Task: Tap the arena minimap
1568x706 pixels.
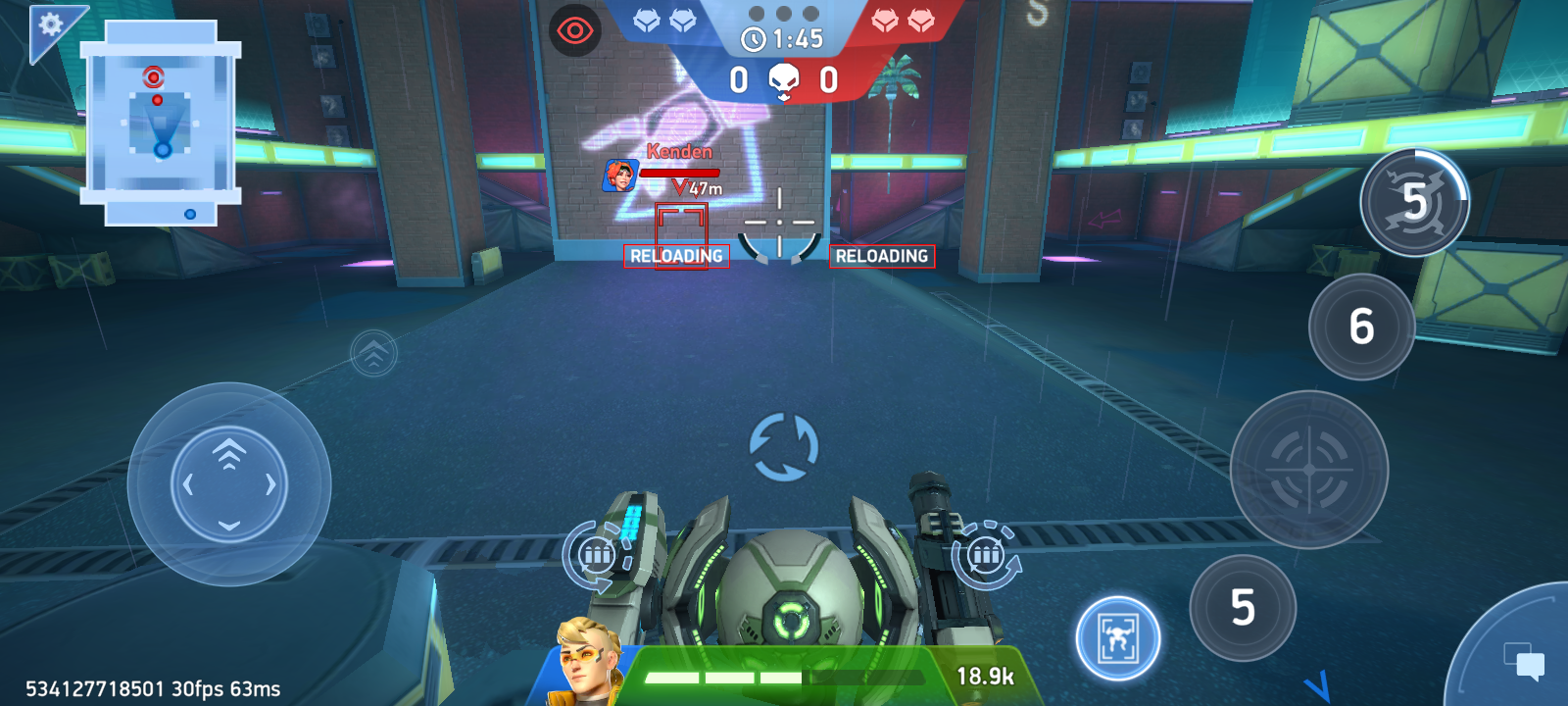Action: (162, 124)
